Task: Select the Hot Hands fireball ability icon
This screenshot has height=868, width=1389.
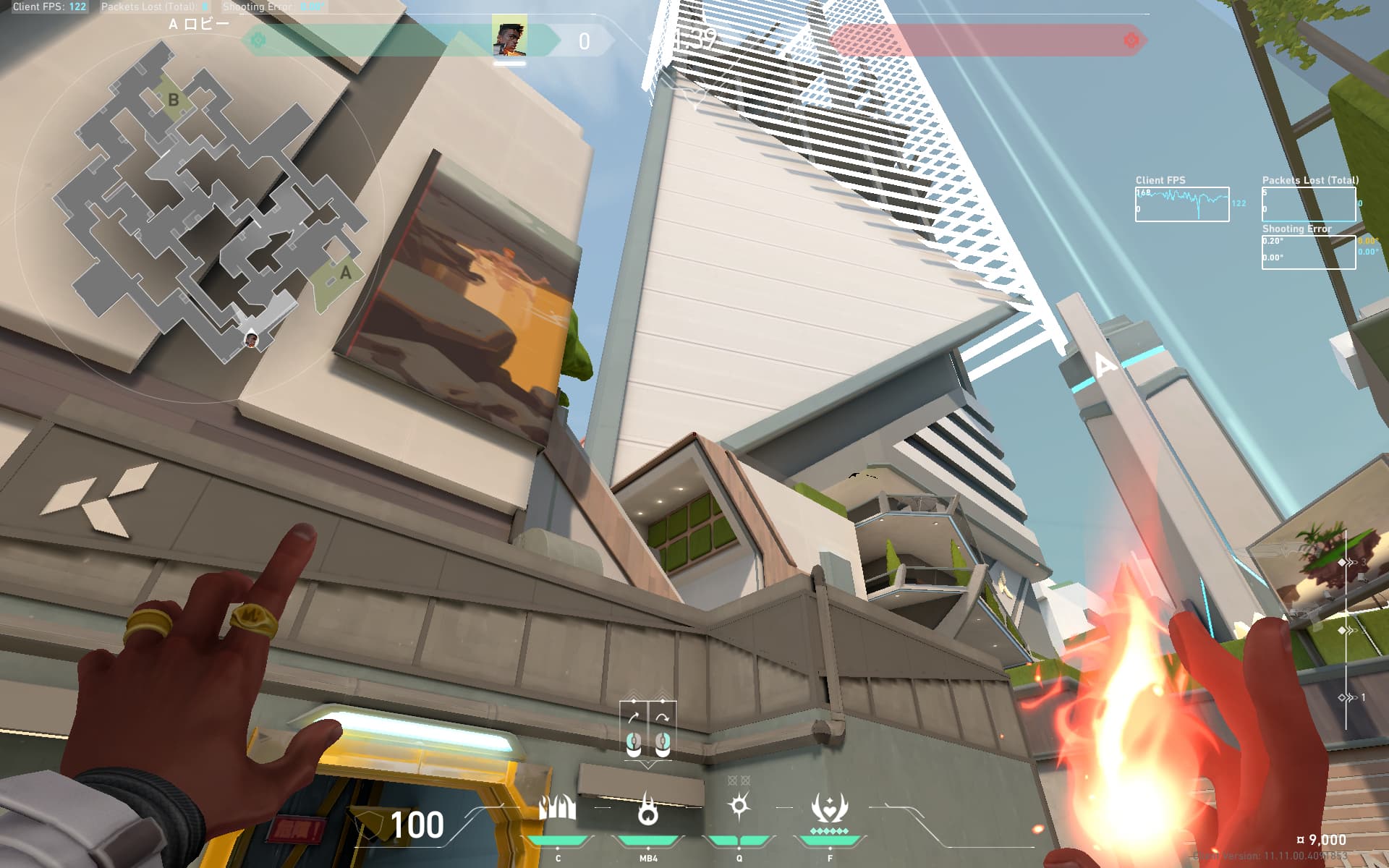Action: pyautogui.click(x=647, y=809)
